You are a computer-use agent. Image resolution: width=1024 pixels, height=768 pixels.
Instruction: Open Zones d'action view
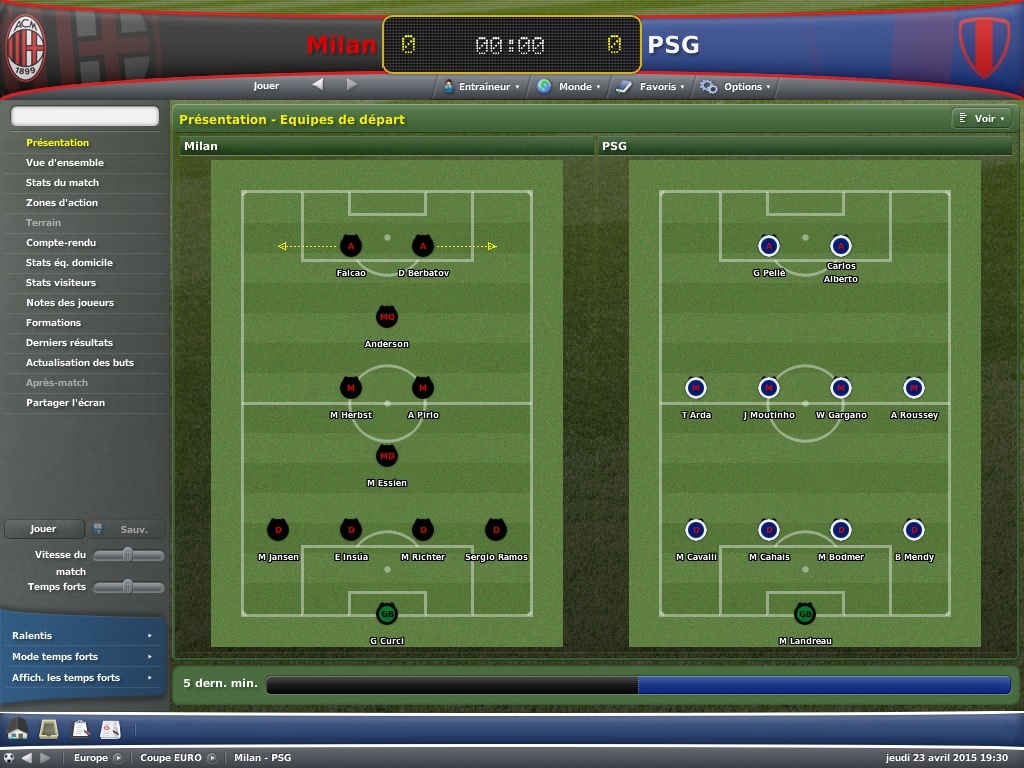62,203
